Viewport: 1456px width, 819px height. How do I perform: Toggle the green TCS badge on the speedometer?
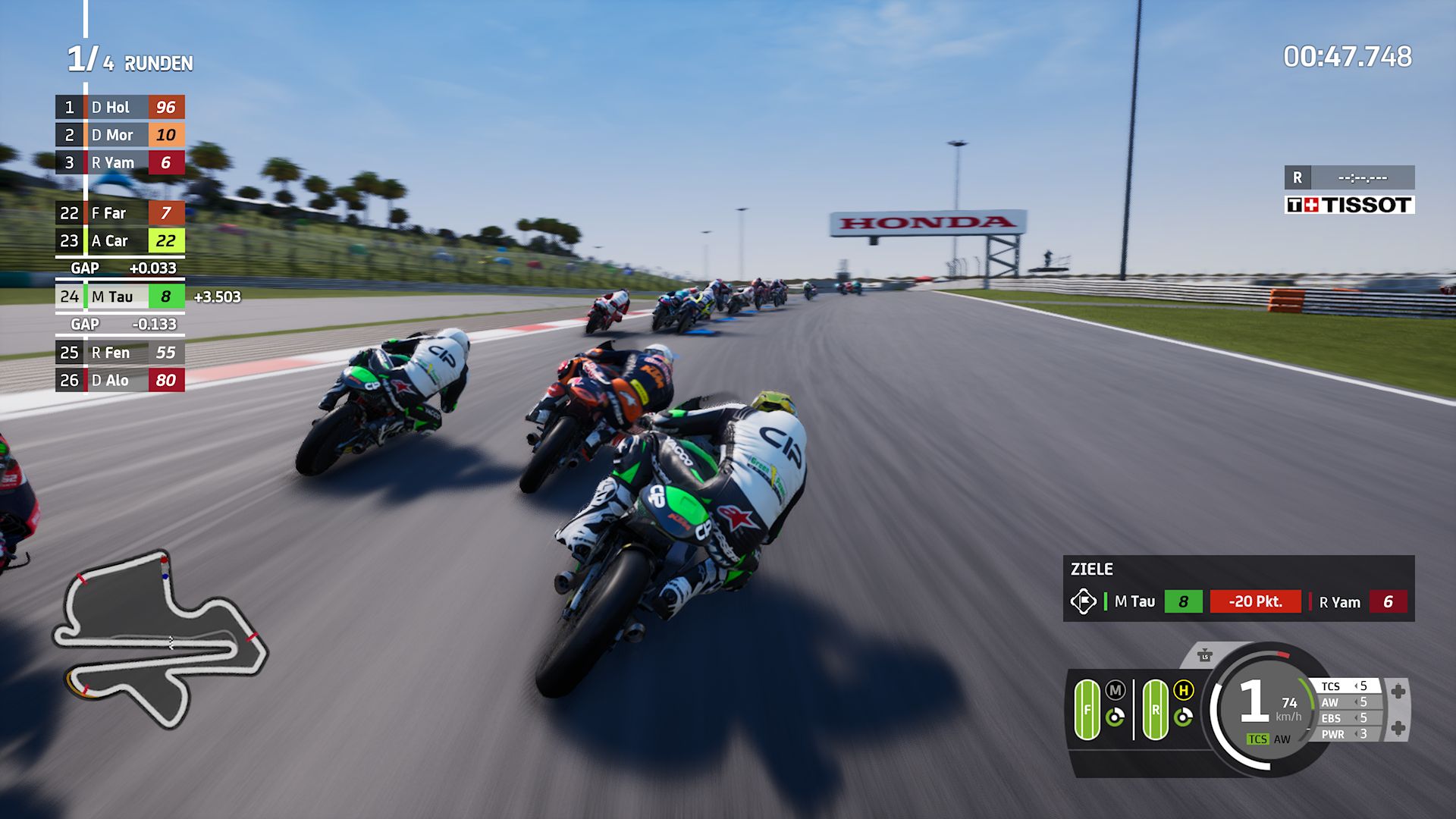click(1258, 740)
